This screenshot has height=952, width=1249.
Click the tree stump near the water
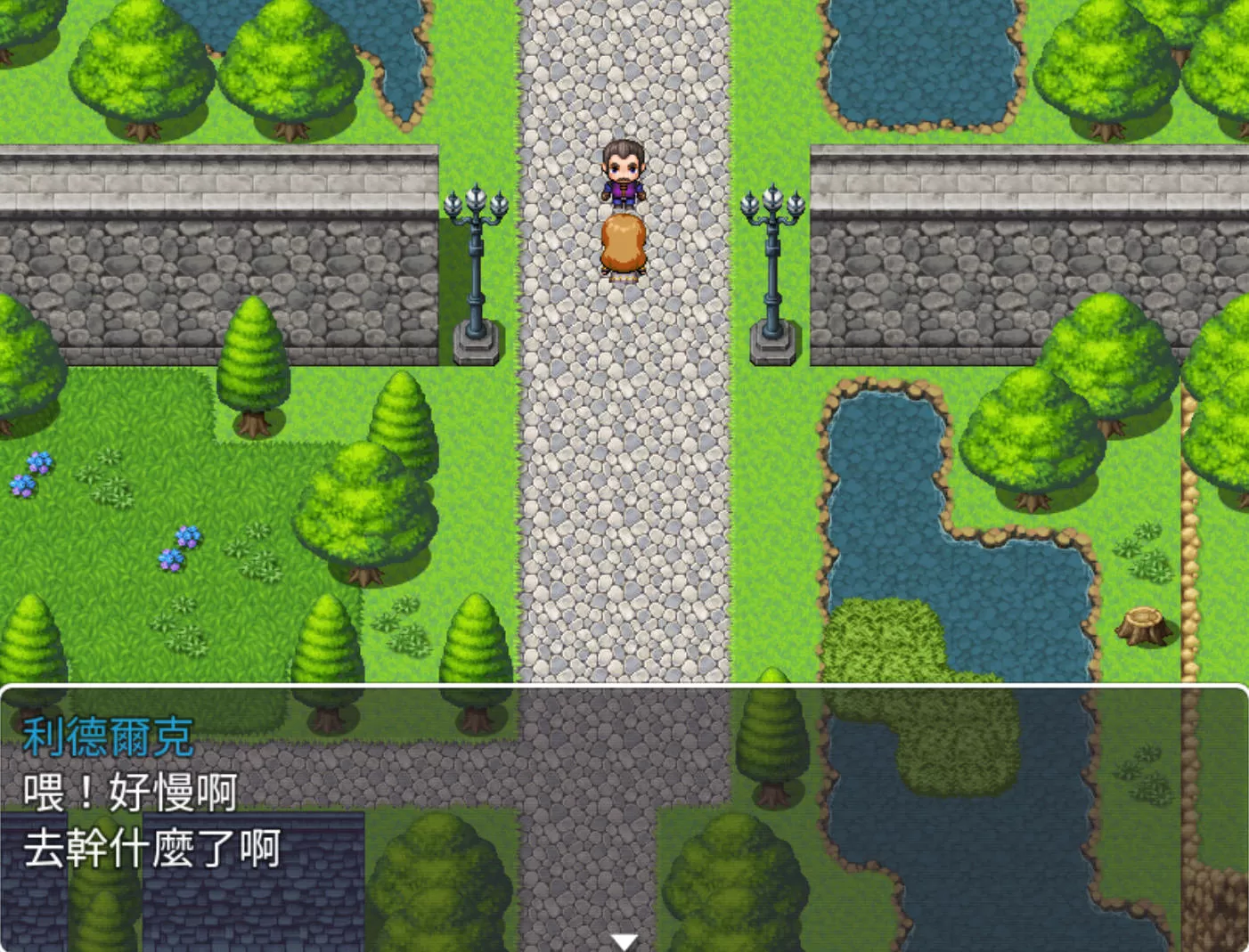1143,626
